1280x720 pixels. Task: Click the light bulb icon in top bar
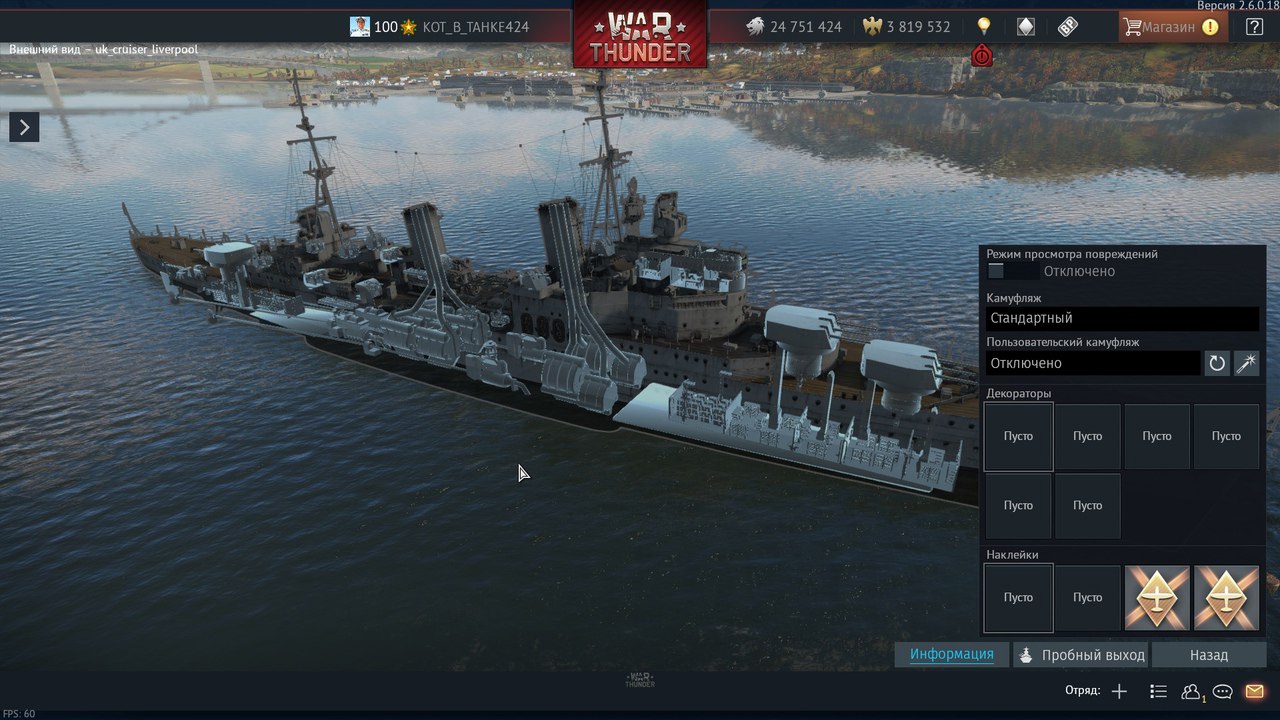[984, 27]
